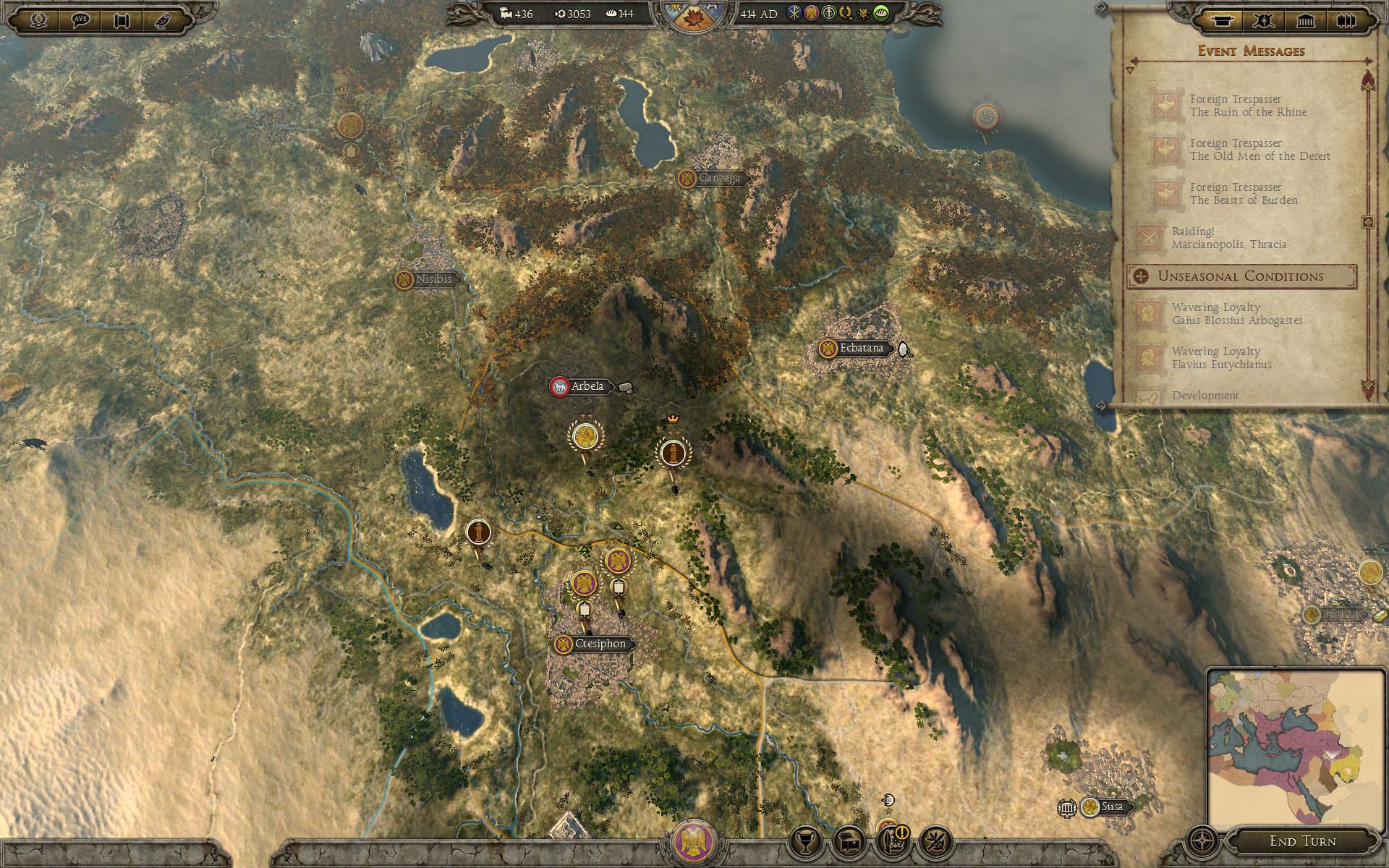Screen dimensions: 1389x868
Task: End the current turn
Action: 1302,841
